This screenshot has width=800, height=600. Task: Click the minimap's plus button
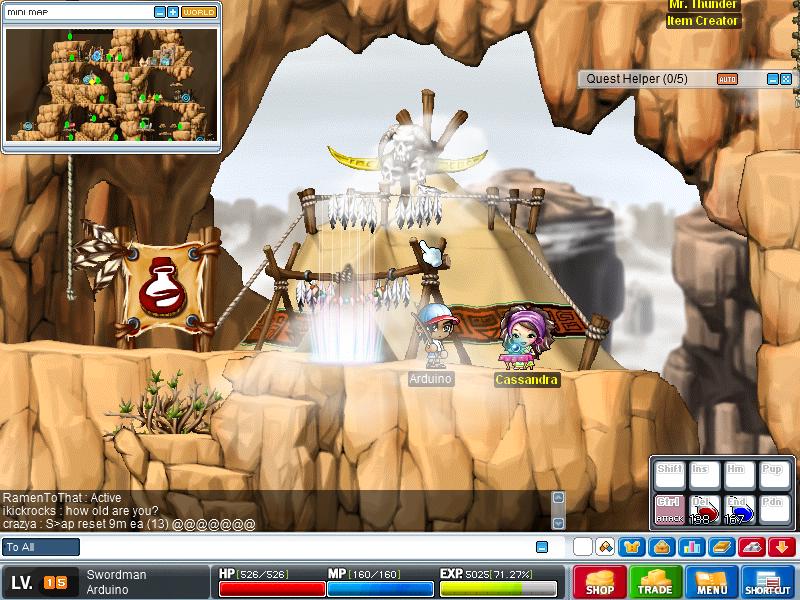click(x=173, y=12)
